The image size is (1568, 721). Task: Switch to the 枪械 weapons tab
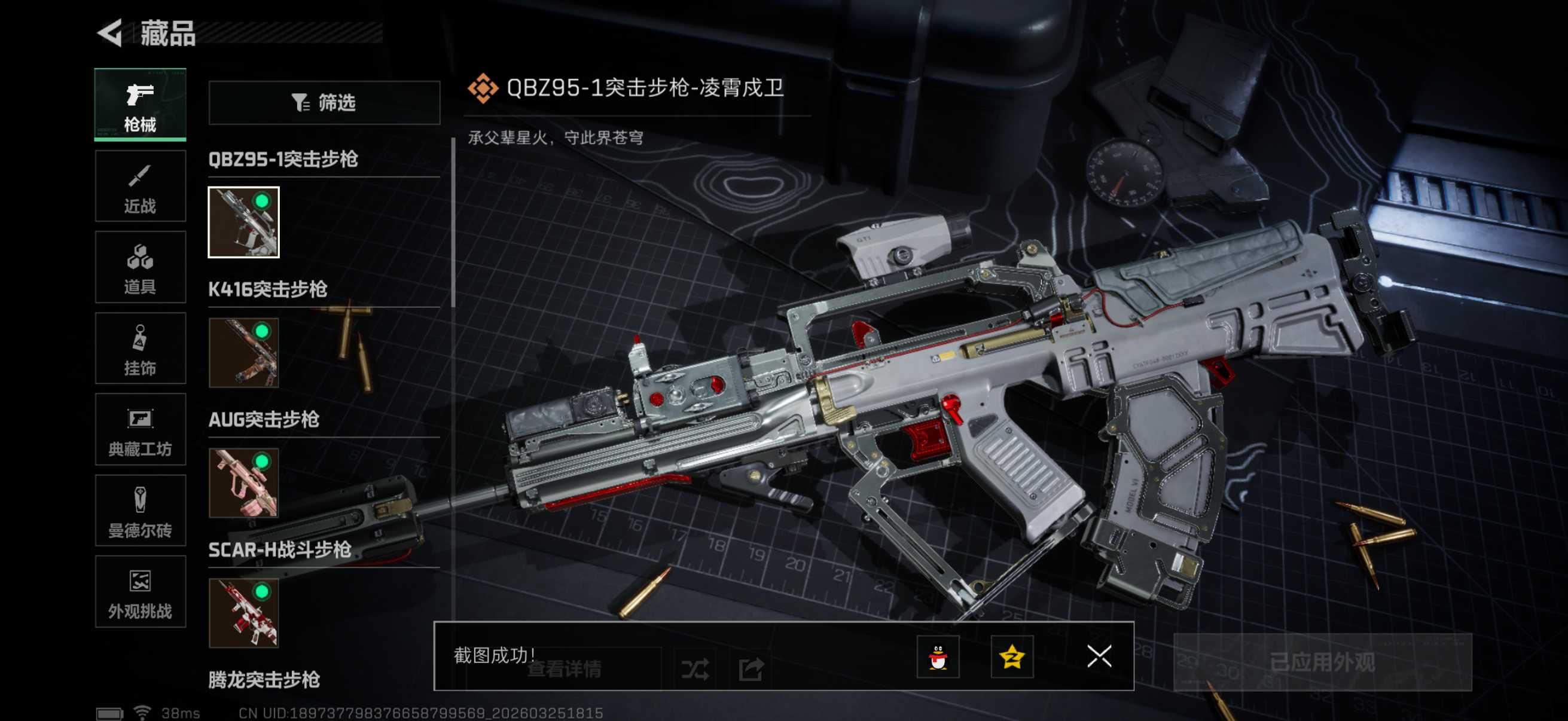(x=140, y=105)
